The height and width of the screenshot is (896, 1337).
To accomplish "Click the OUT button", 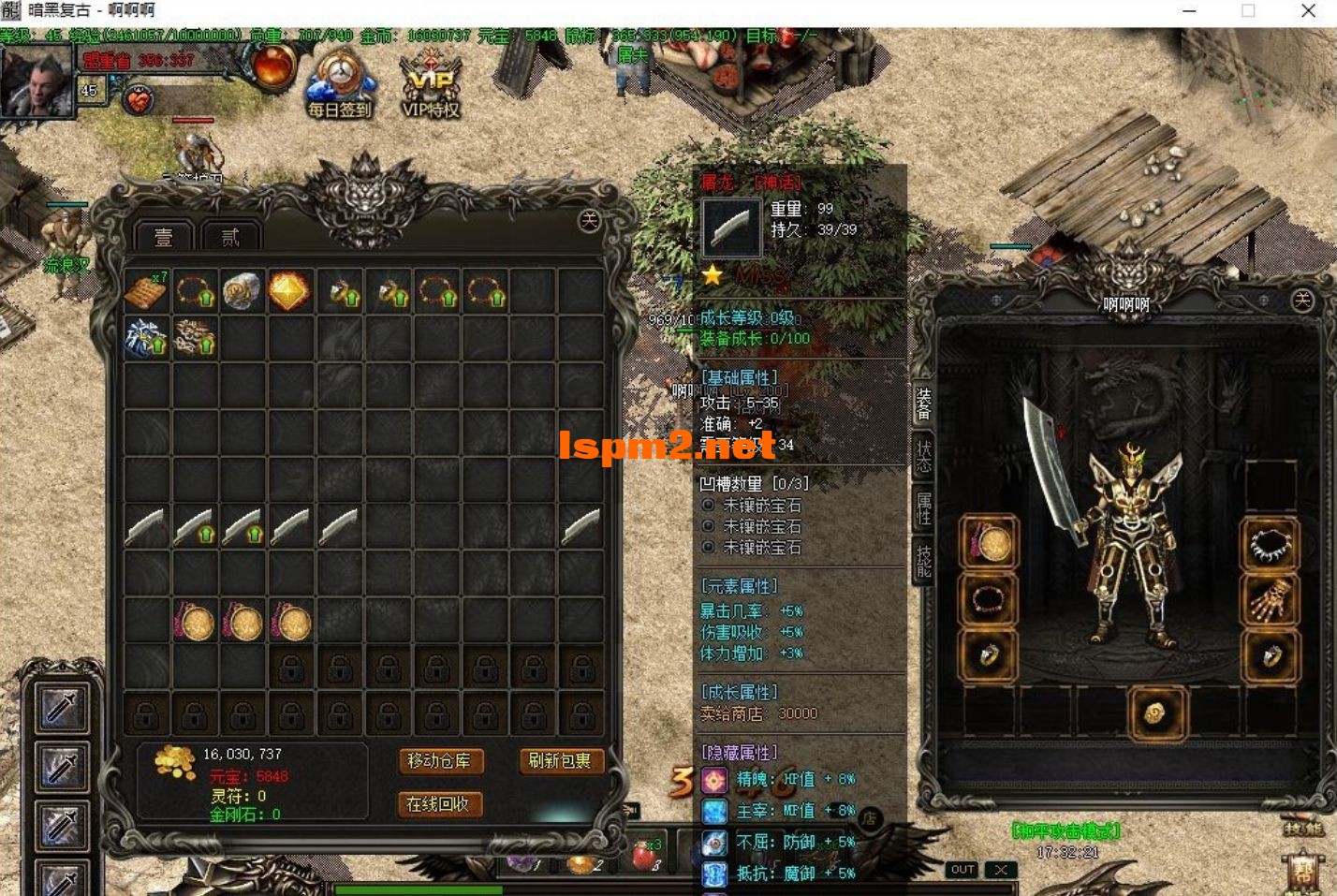I will (x=962, y=870).
